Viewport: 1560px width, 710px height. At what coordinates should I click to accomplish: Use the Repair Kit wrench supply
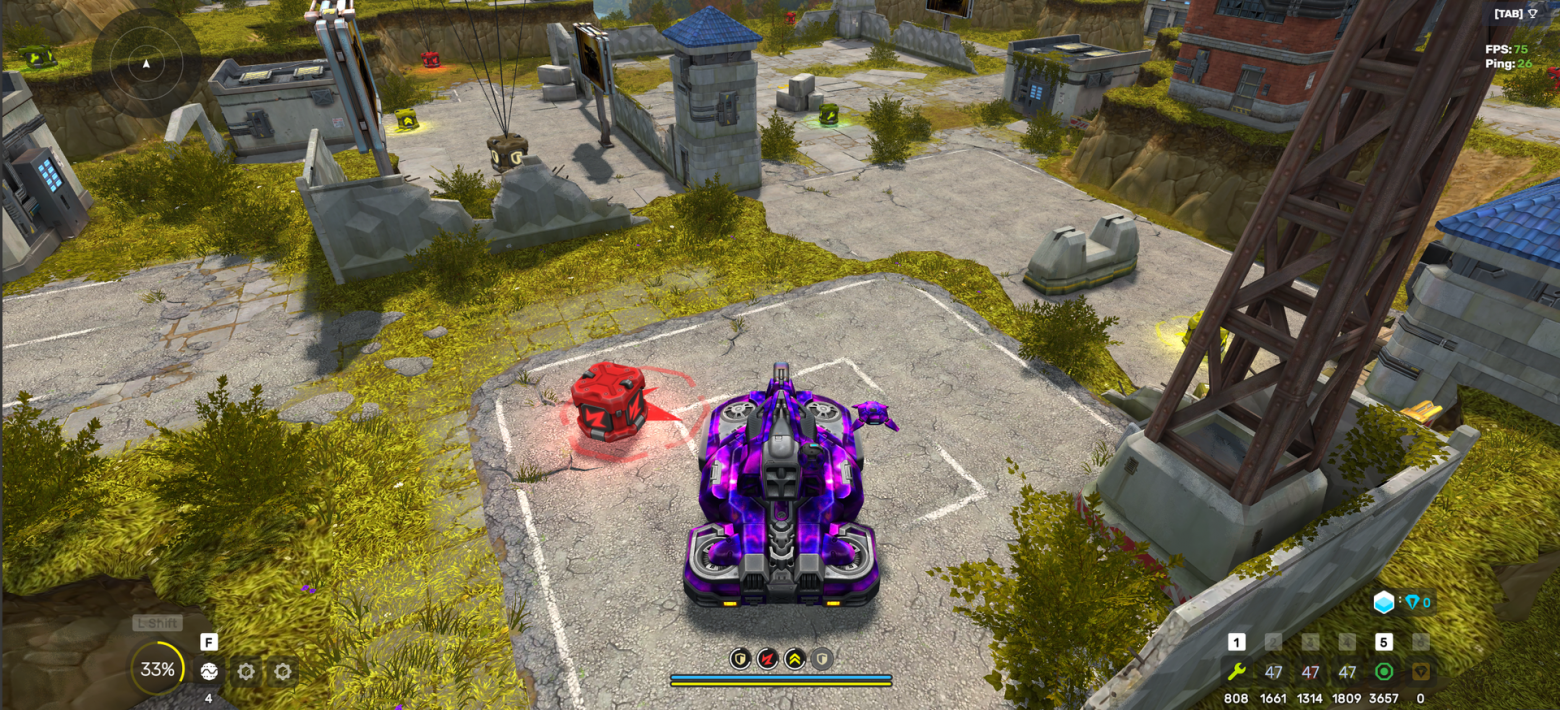(x=1236, y=672)
